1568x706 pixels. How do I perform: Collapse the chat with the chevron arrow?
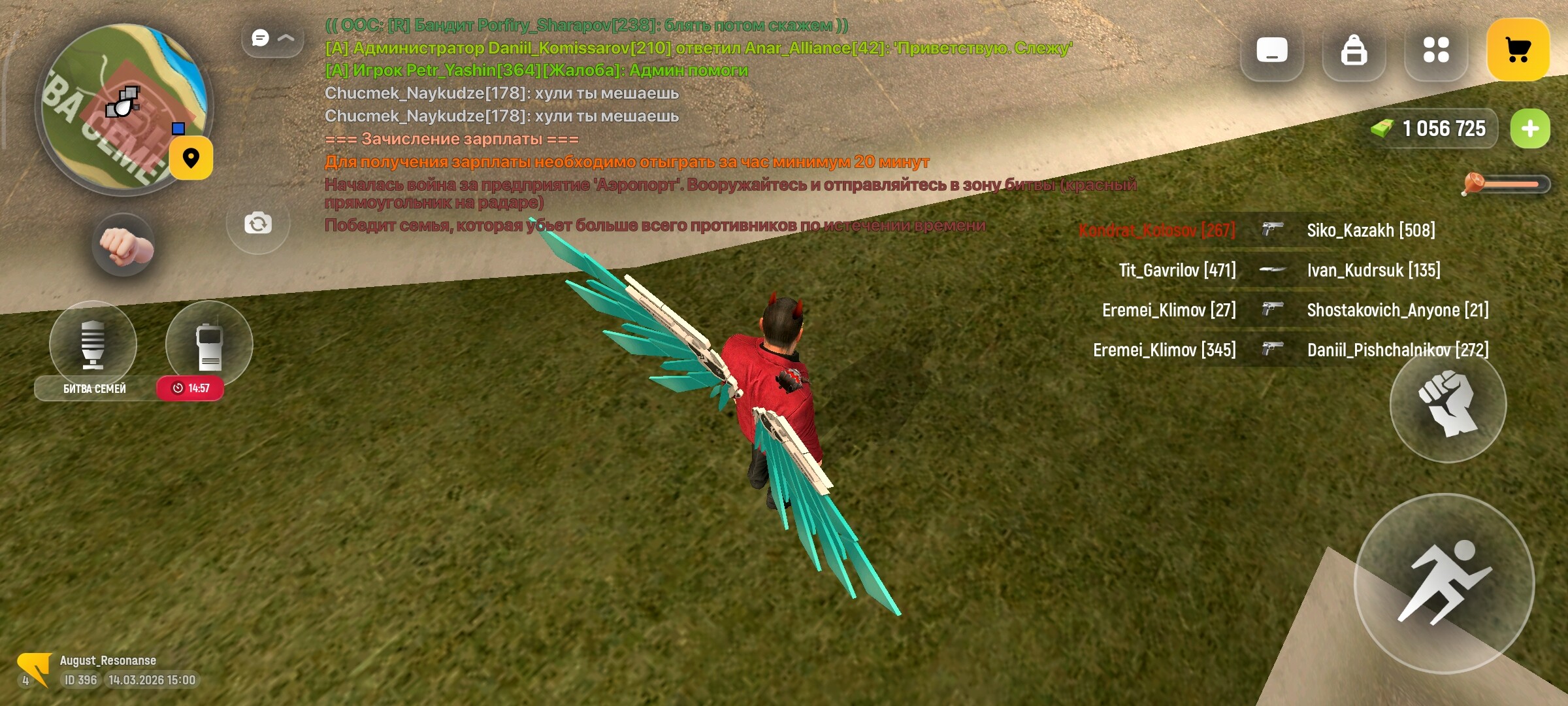[x=286, y=38]
